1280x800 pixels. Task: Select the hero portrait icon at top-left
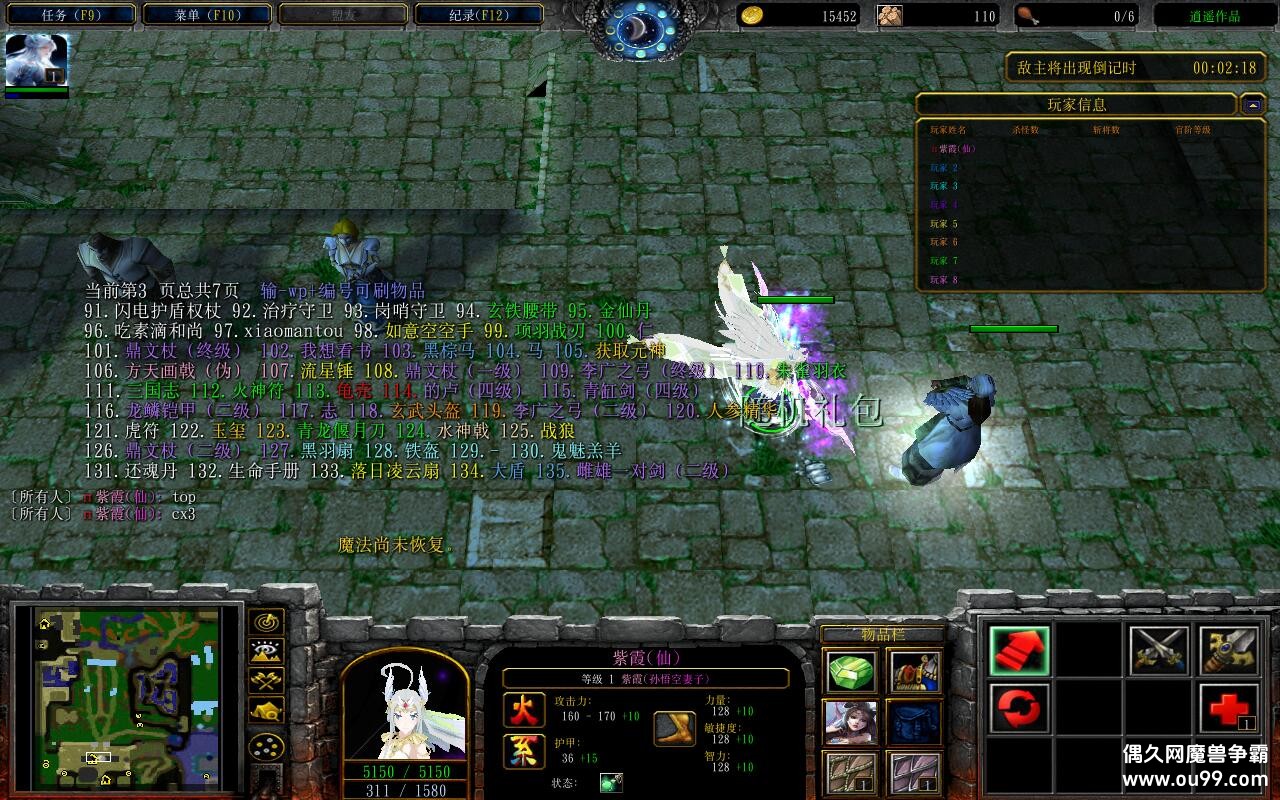pos(37,60)
